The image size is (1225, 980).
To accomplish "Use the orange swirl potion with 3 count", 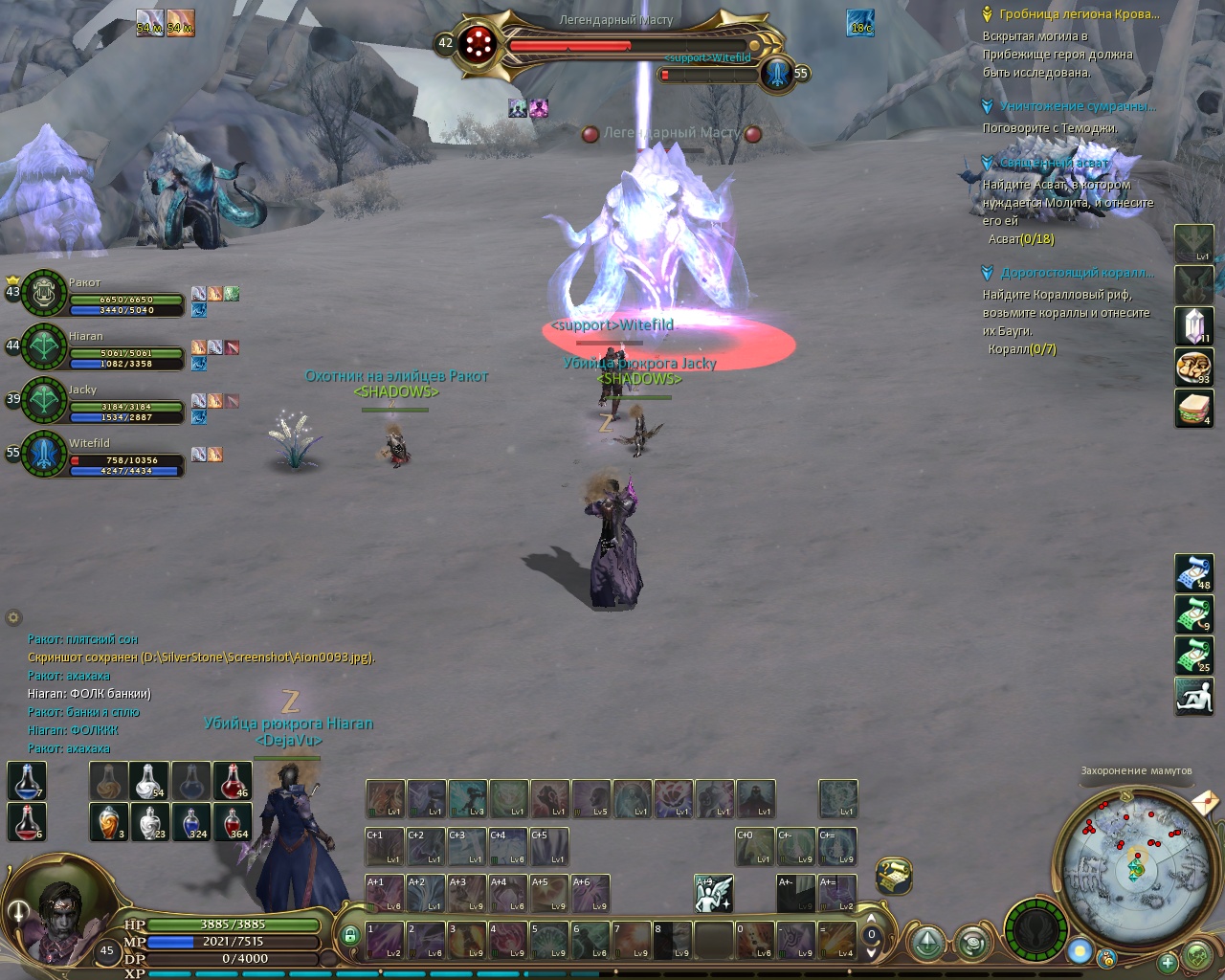I will click(109, 822).
